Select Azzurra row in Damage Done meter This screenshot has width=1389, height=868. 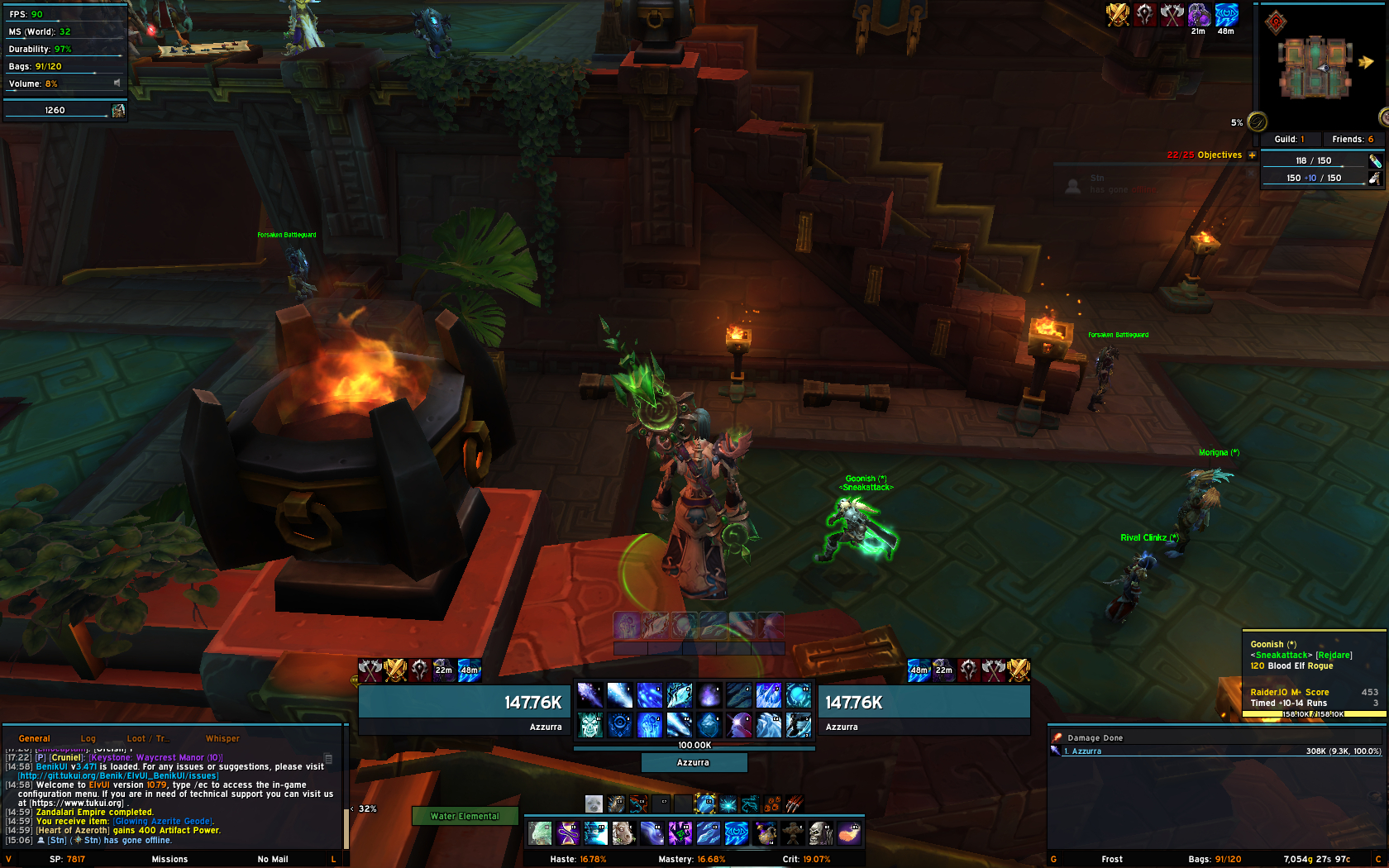(x=1215, y=751)
